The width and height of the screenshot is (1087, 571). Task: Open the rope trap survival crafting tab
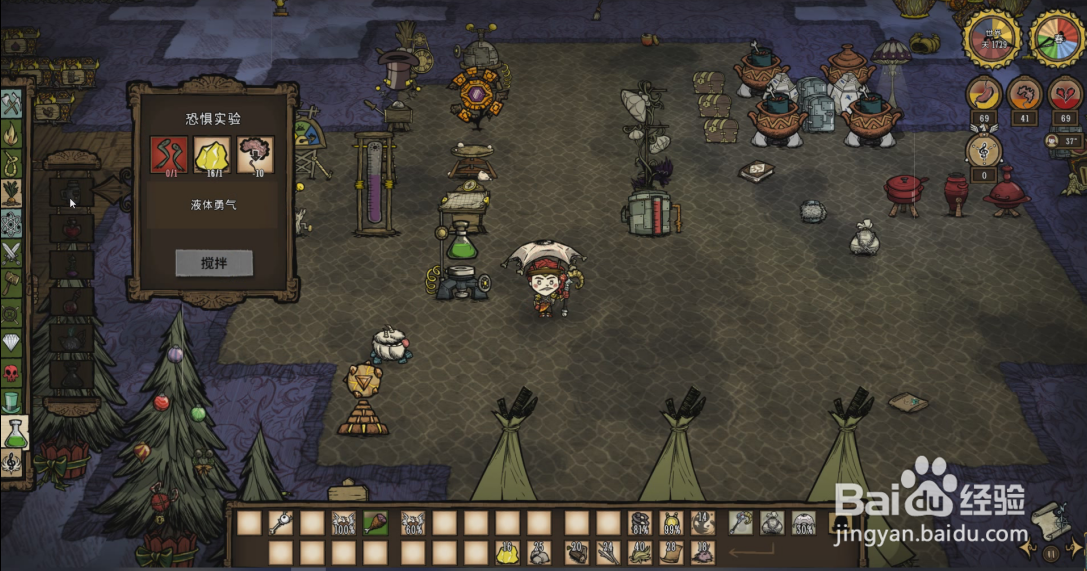pyautogui.click(x=12, y=163)
